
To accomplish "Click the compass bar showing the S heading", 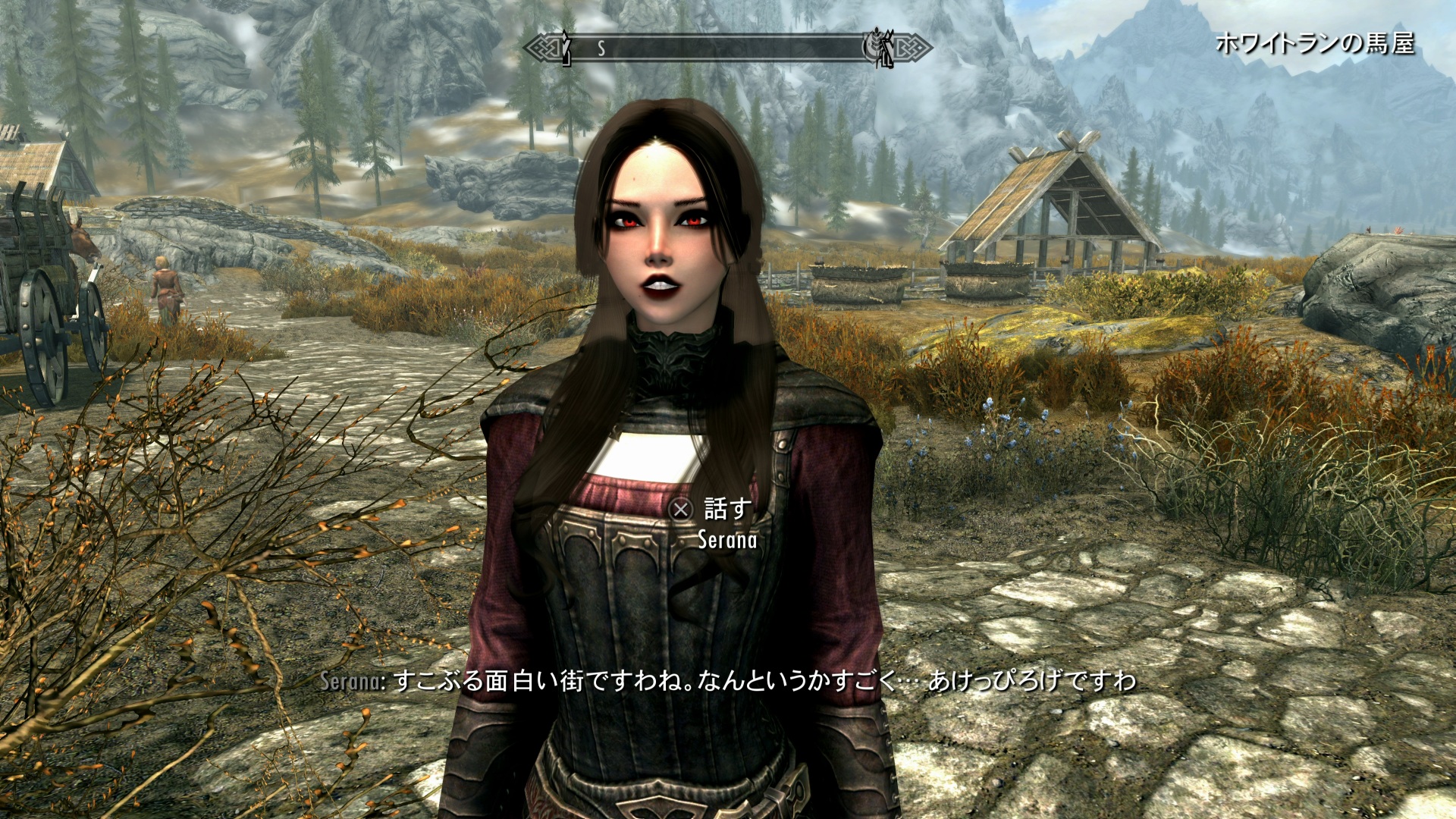I will [x=726, y=48].
